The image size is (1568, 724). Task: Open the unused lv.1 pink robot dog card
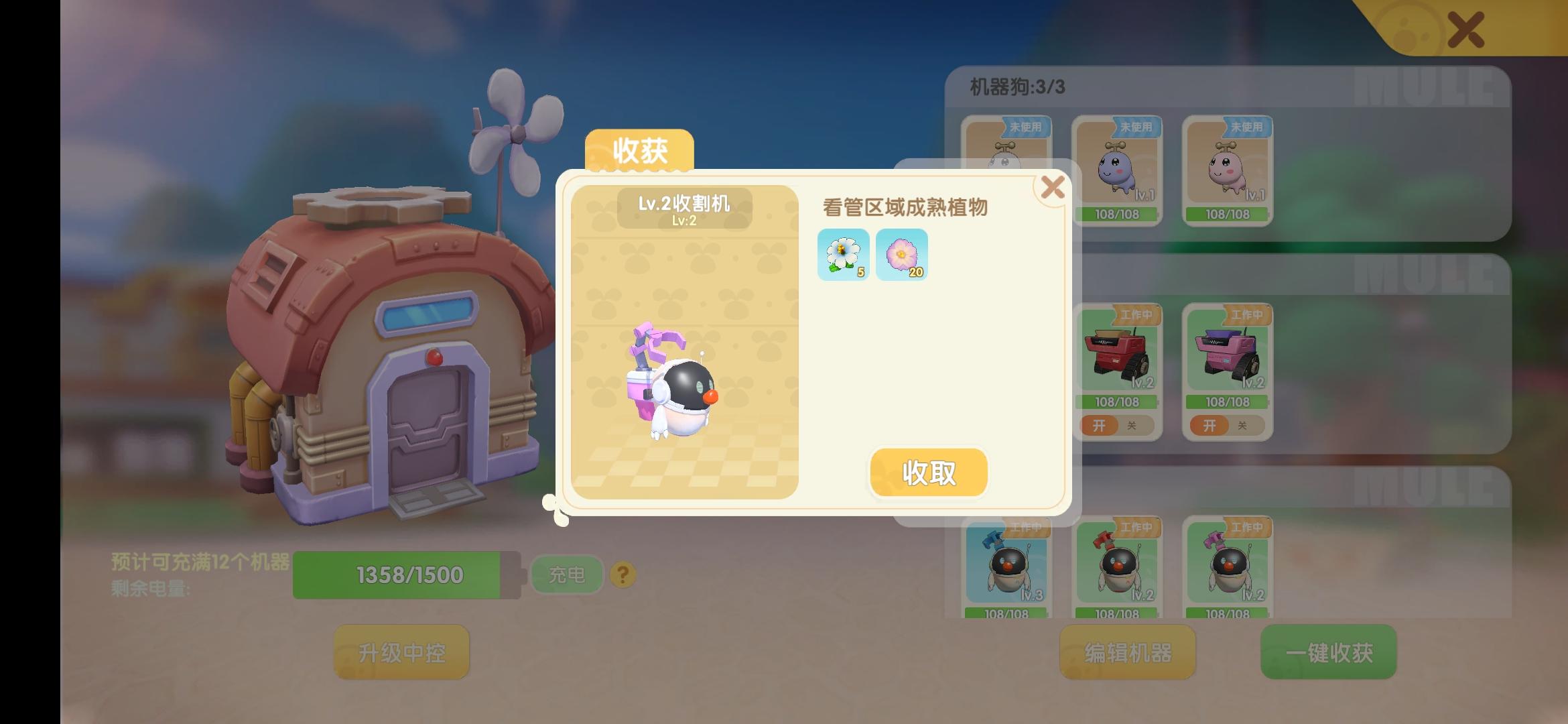click(1226, 168)
